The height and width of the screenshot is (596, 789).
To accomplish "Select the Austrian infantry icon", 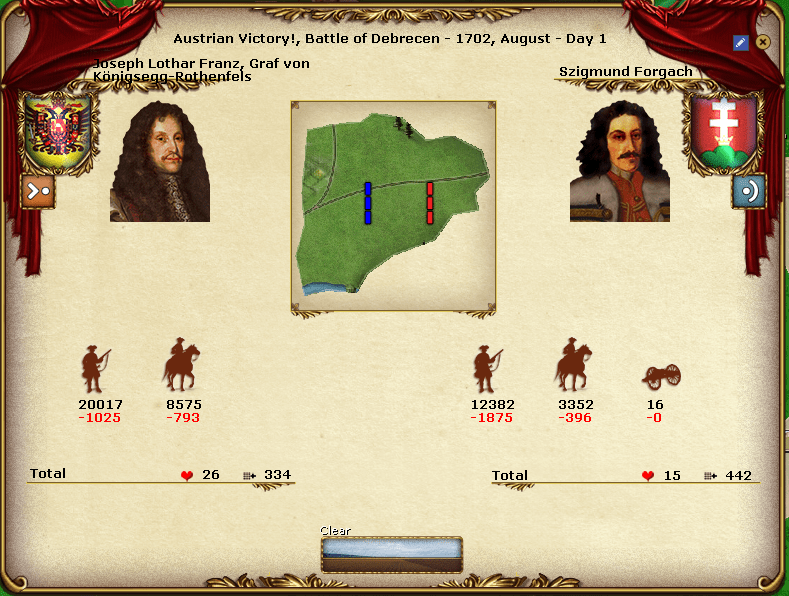I will tap(95, 369).
